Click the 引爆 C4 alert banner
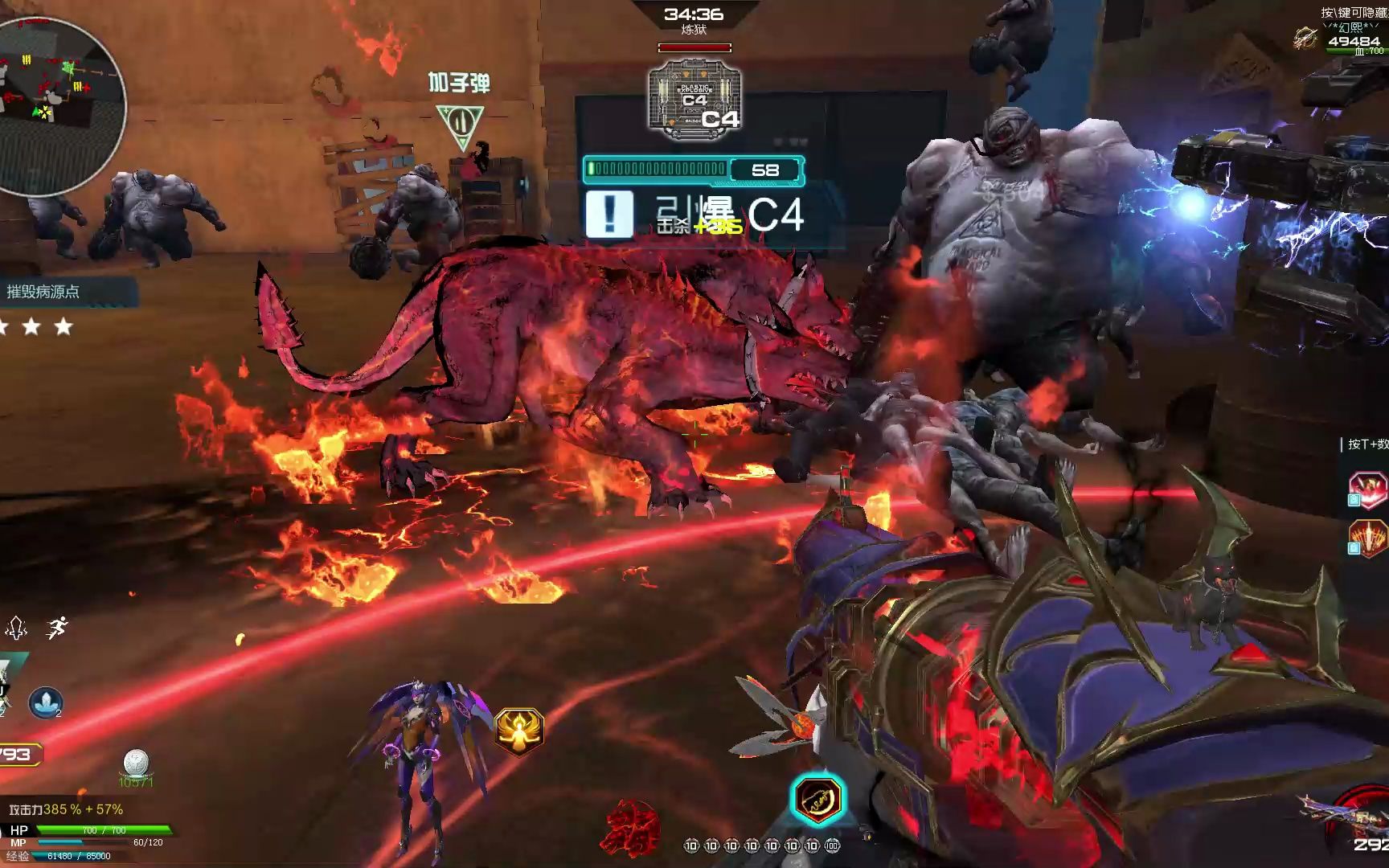1389x868 pixels. [695, 215]
